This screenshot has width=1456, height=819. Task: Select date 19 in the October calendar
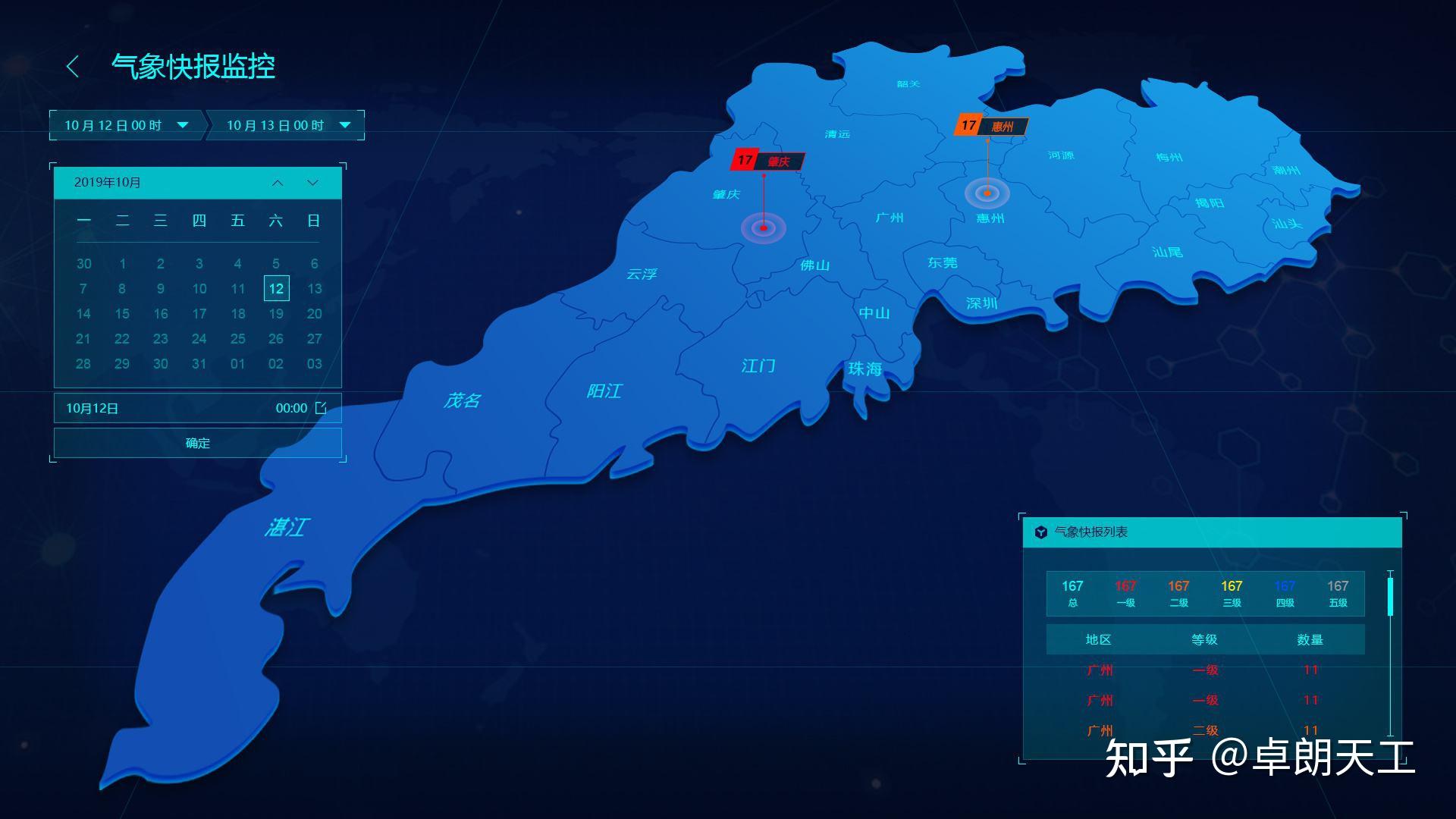coord(276,313)
